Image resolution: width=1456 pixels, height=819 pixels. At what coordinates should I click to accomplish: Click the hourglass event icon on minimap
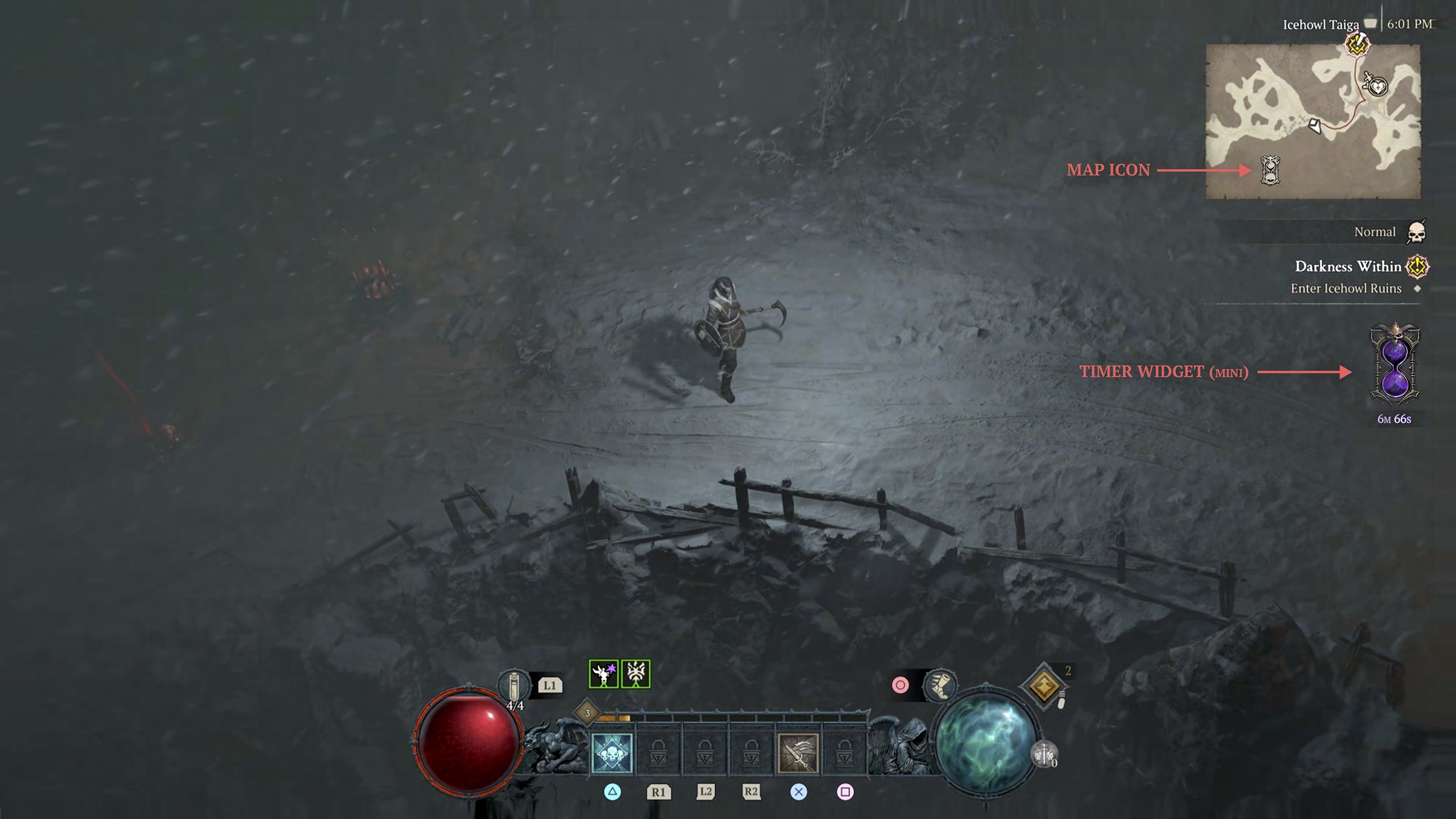1270,170
